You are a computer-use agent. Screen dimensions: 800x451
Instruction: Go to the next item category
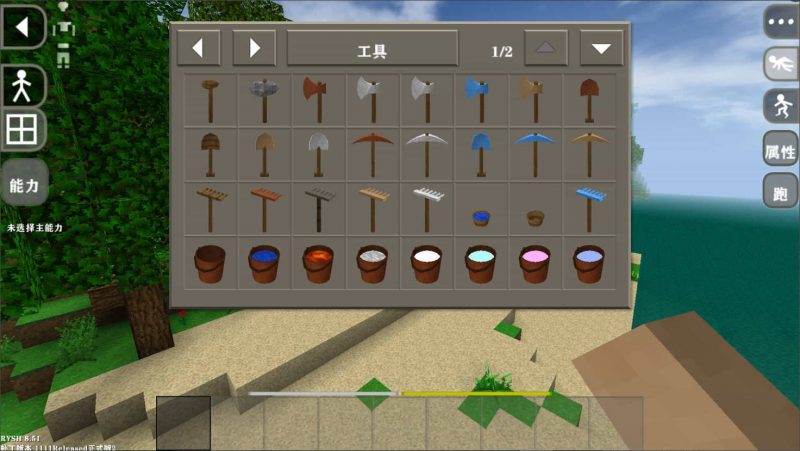click(x=254, y=48)
